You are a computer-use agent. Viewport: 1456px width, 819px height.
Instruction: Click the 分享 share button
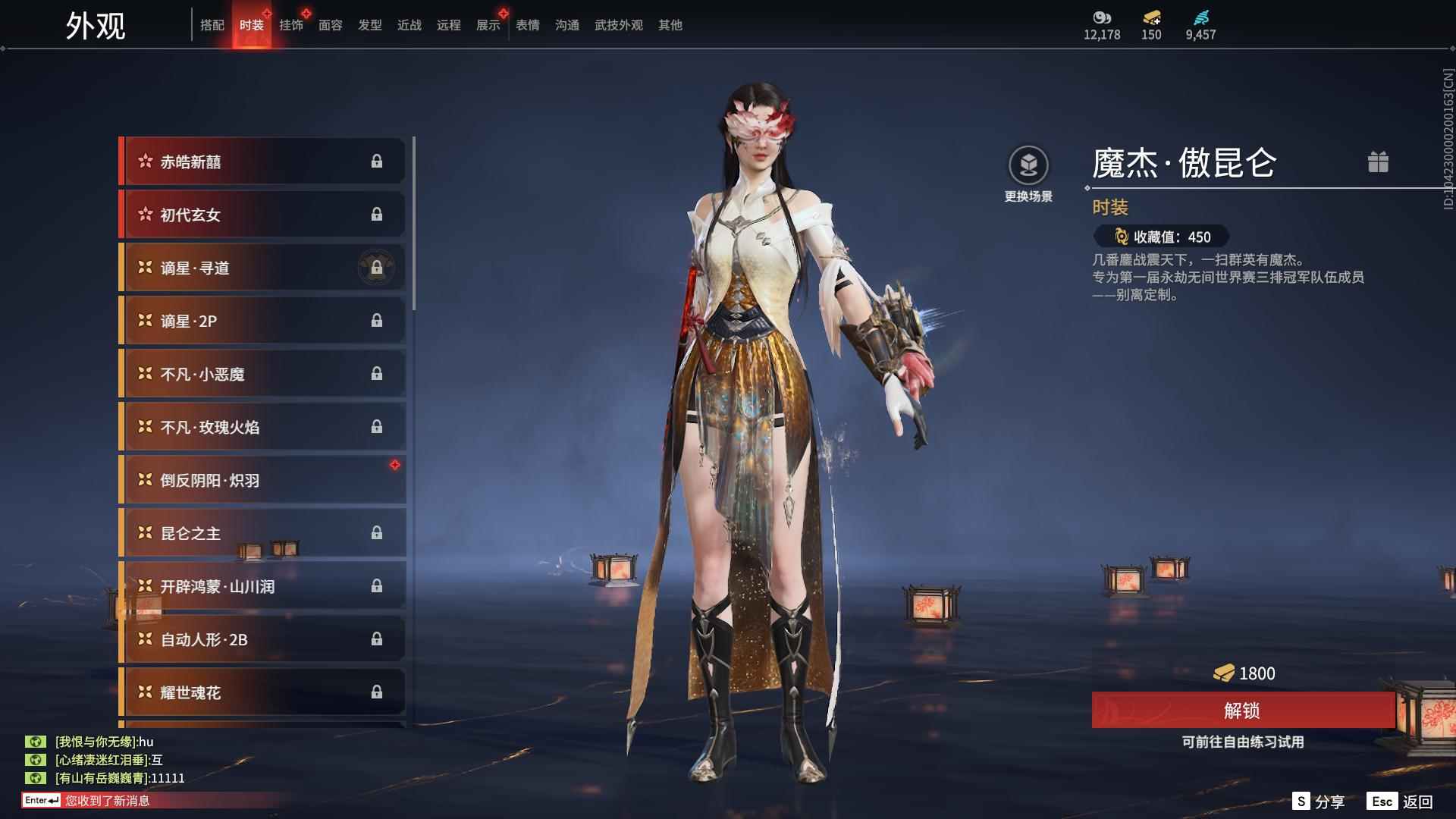point(1319,802)
